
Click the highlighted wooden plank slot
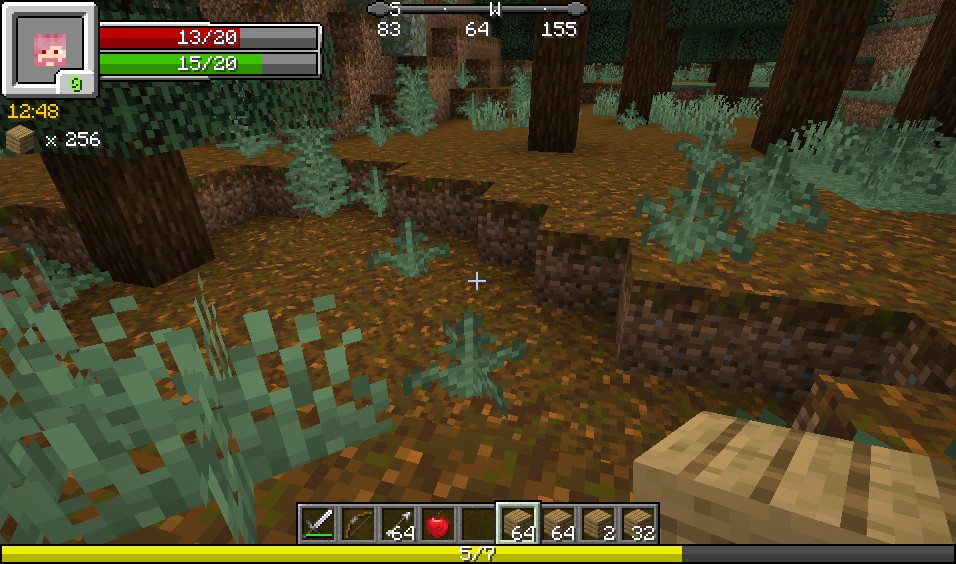pyautogui.click(x=518, y=523)
